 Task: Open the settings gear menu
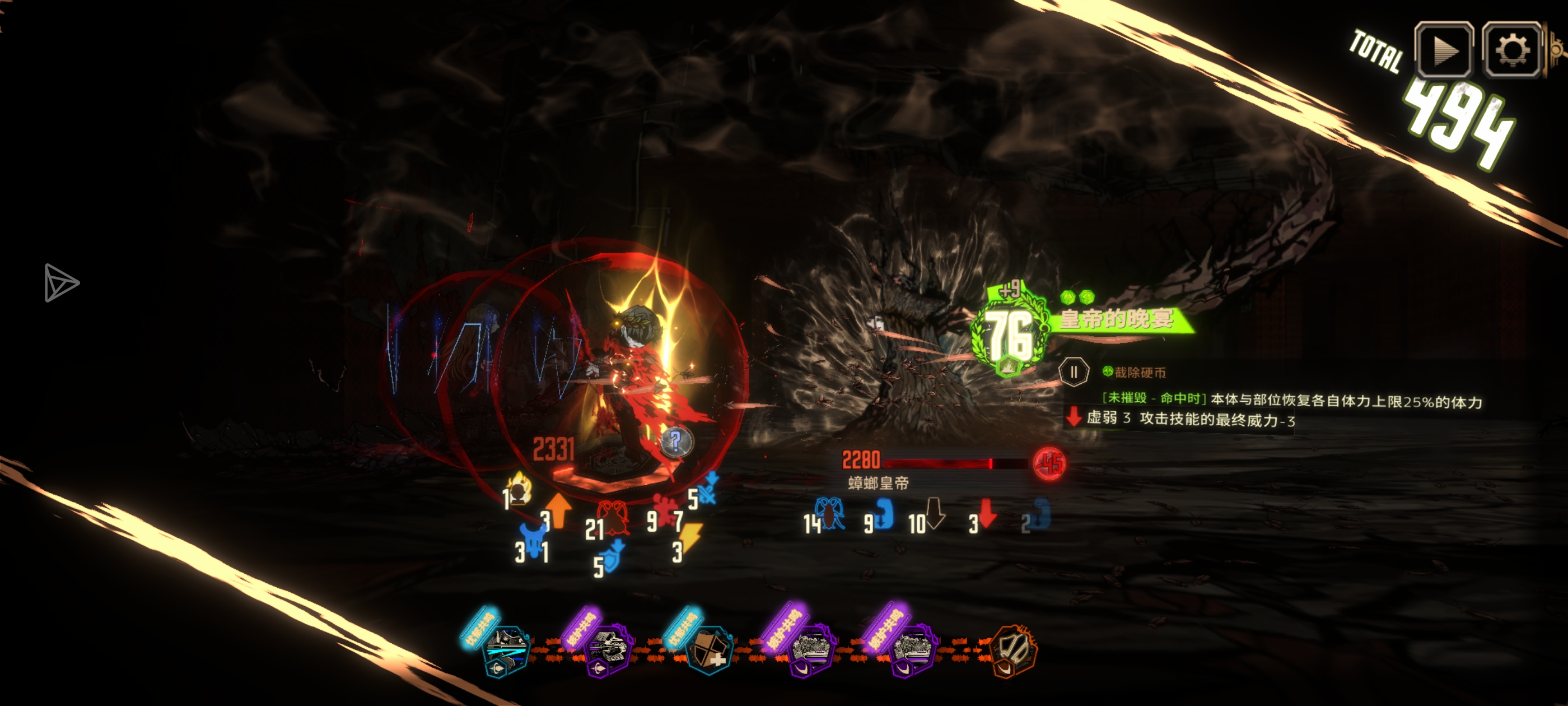point(1512,50)
